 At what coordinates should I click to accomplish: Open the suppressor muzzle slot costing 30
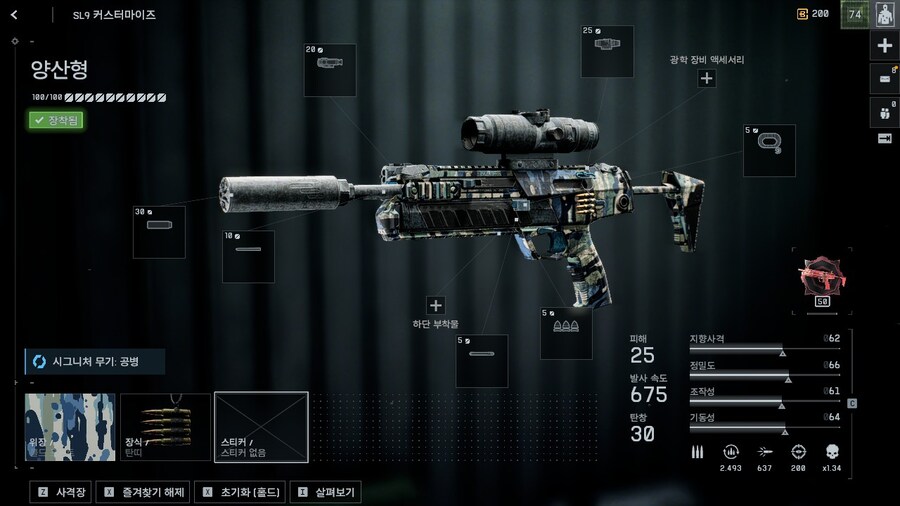pos(159,232)
